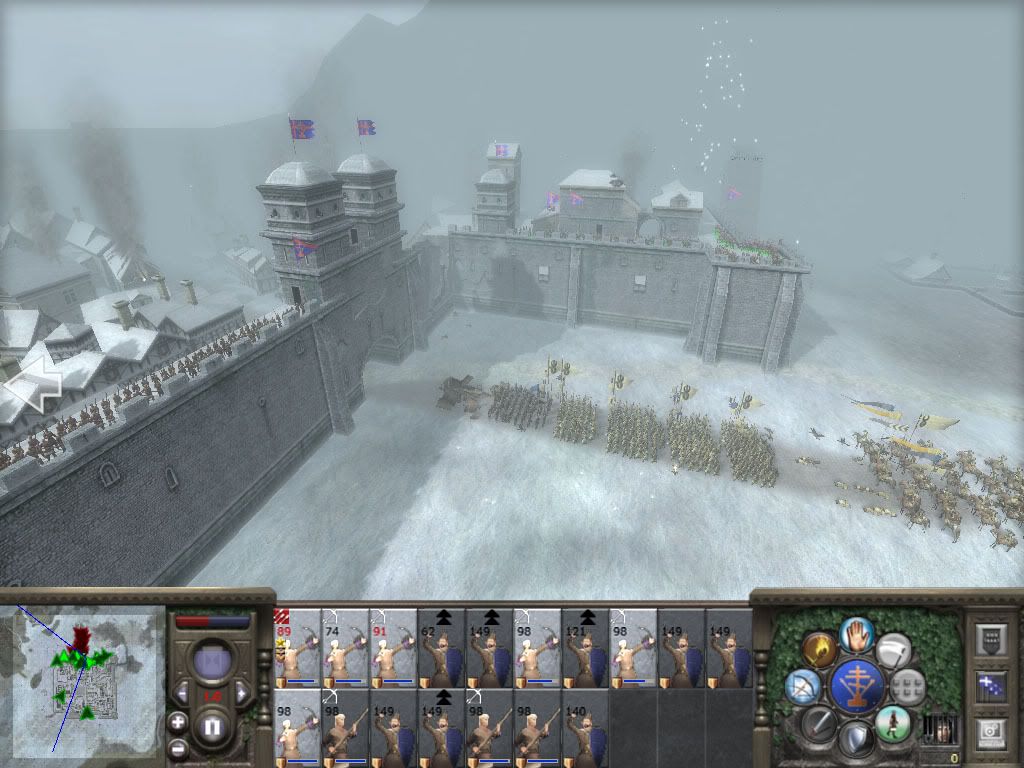Pause the battle with the pause button
The width and height of the screenshot is (1024, 768).
(212, 727)
